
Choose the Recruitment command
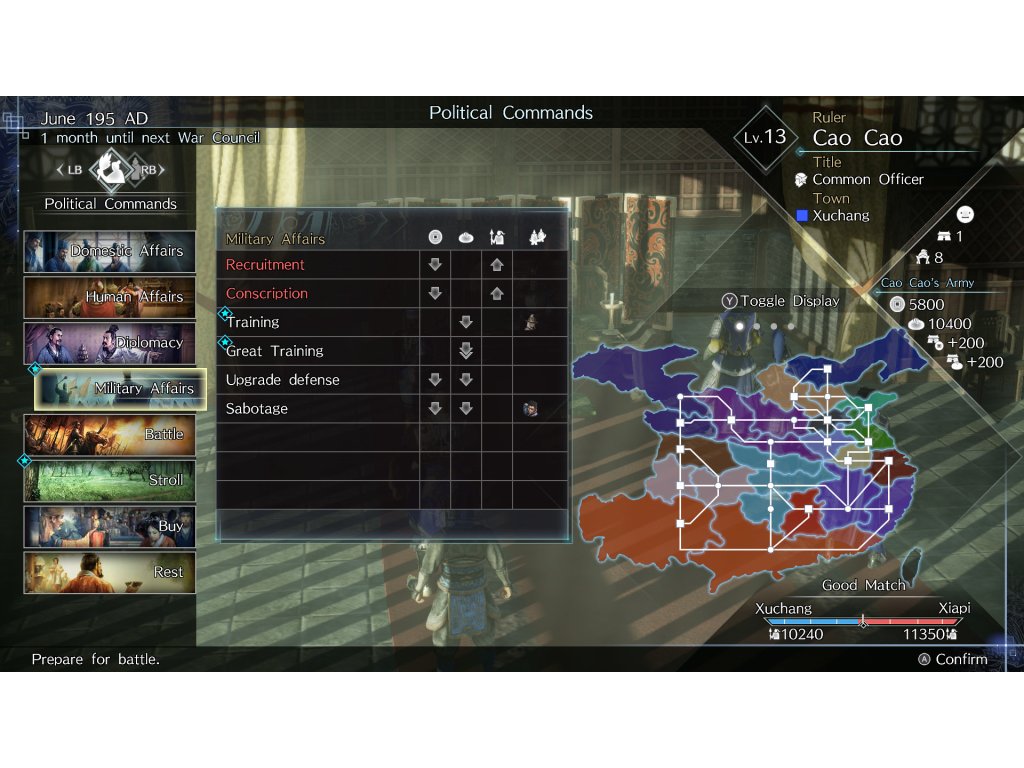266,265
